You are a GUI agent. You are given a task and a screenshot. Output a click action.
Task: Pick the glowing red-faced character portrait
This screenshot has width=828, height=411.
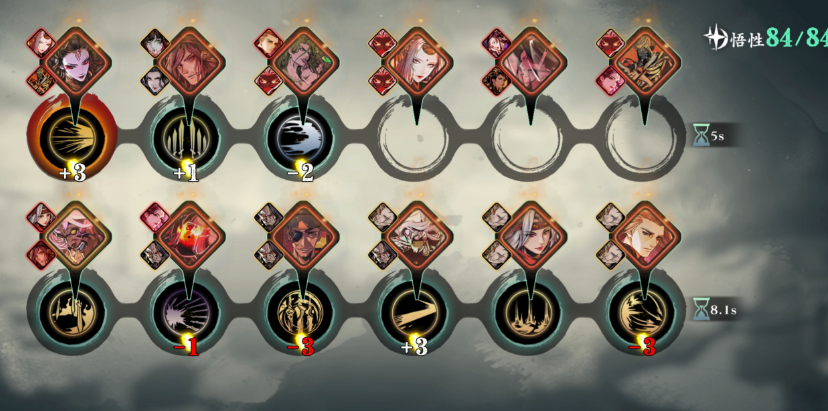pos(188,236)
